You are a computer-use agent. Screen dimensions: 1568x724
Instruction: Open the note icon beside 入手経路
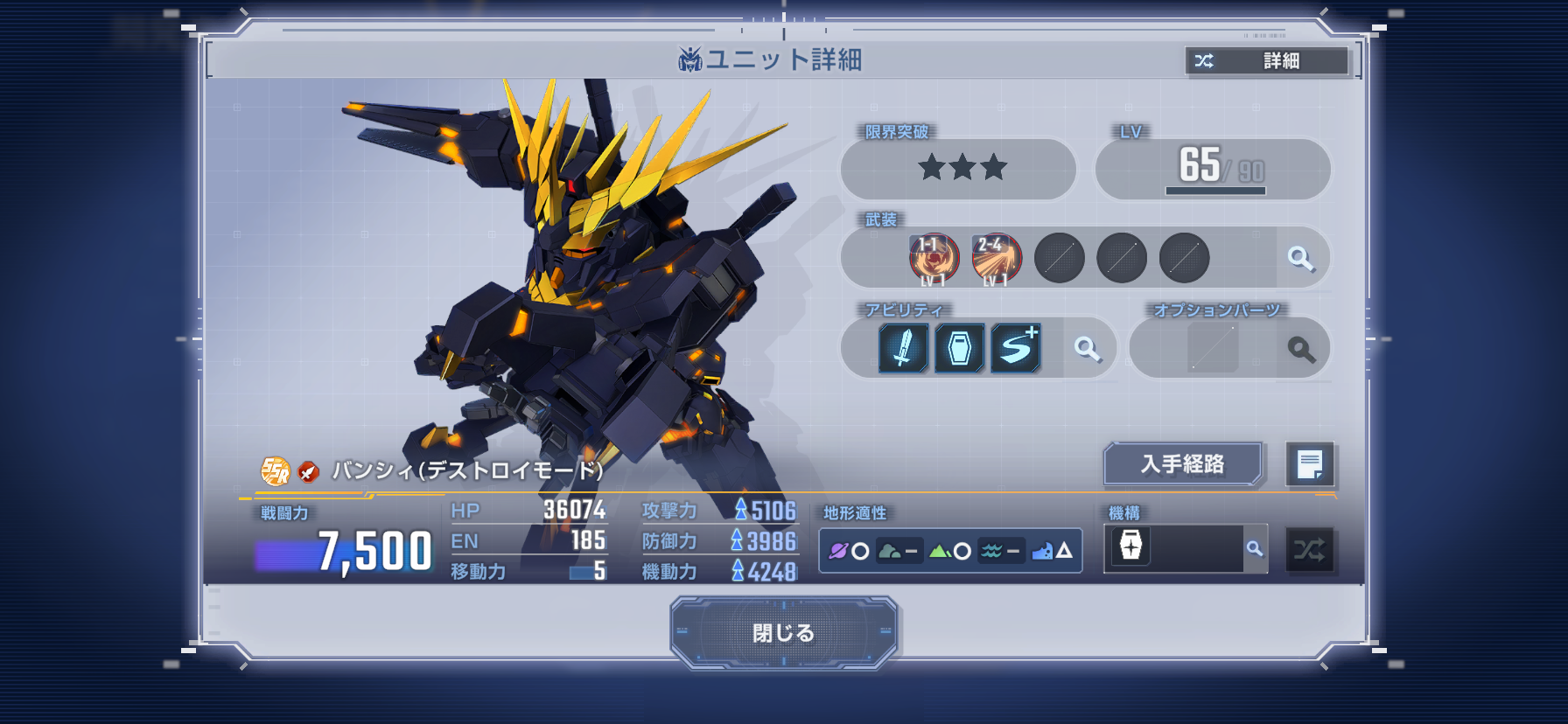pyautogui.click(x=1309, y=464)
